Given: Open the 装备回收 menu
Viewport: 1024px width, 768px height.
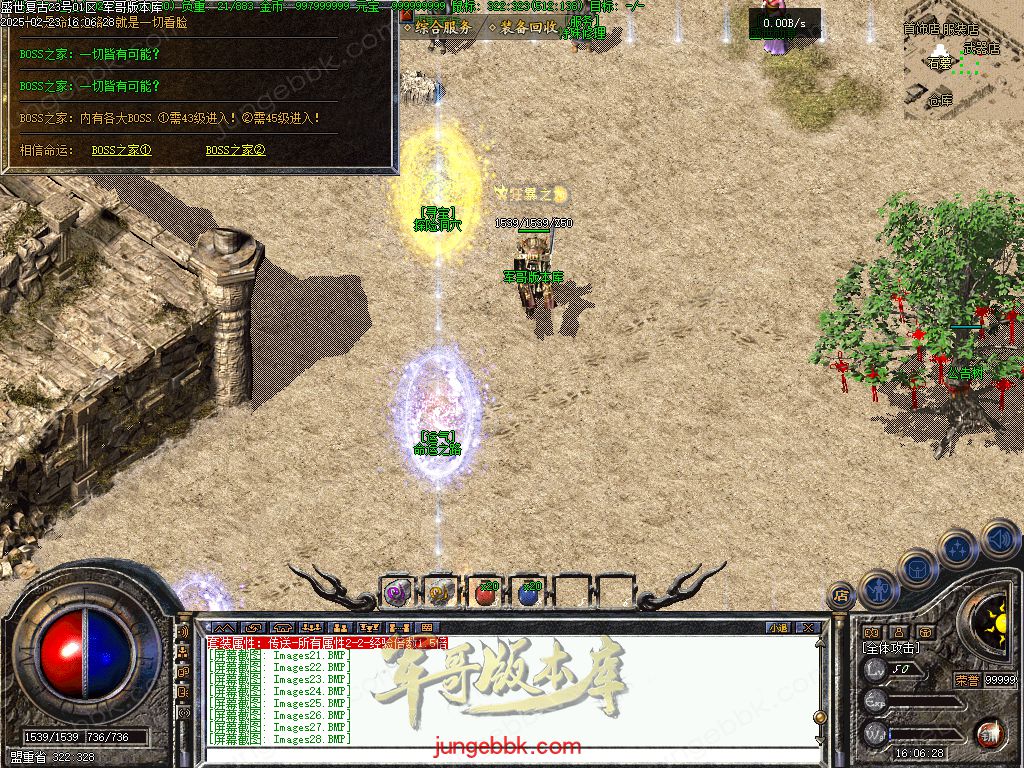Looking at the screenshot, I should [523, 28].
